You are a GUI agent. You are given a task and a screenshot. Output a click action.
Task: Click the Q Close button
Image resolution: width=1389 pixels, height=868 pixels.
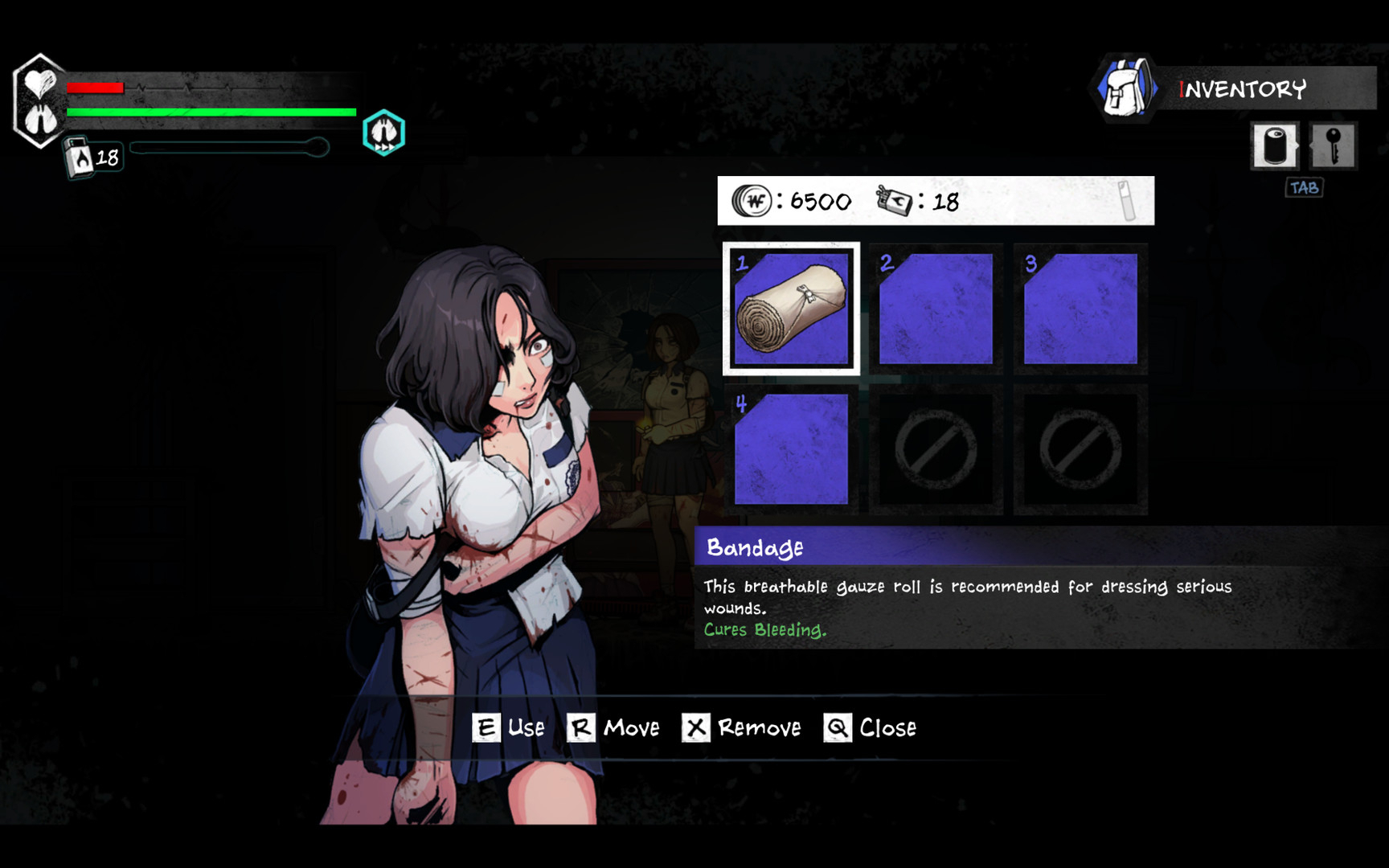tap(871, 727)
